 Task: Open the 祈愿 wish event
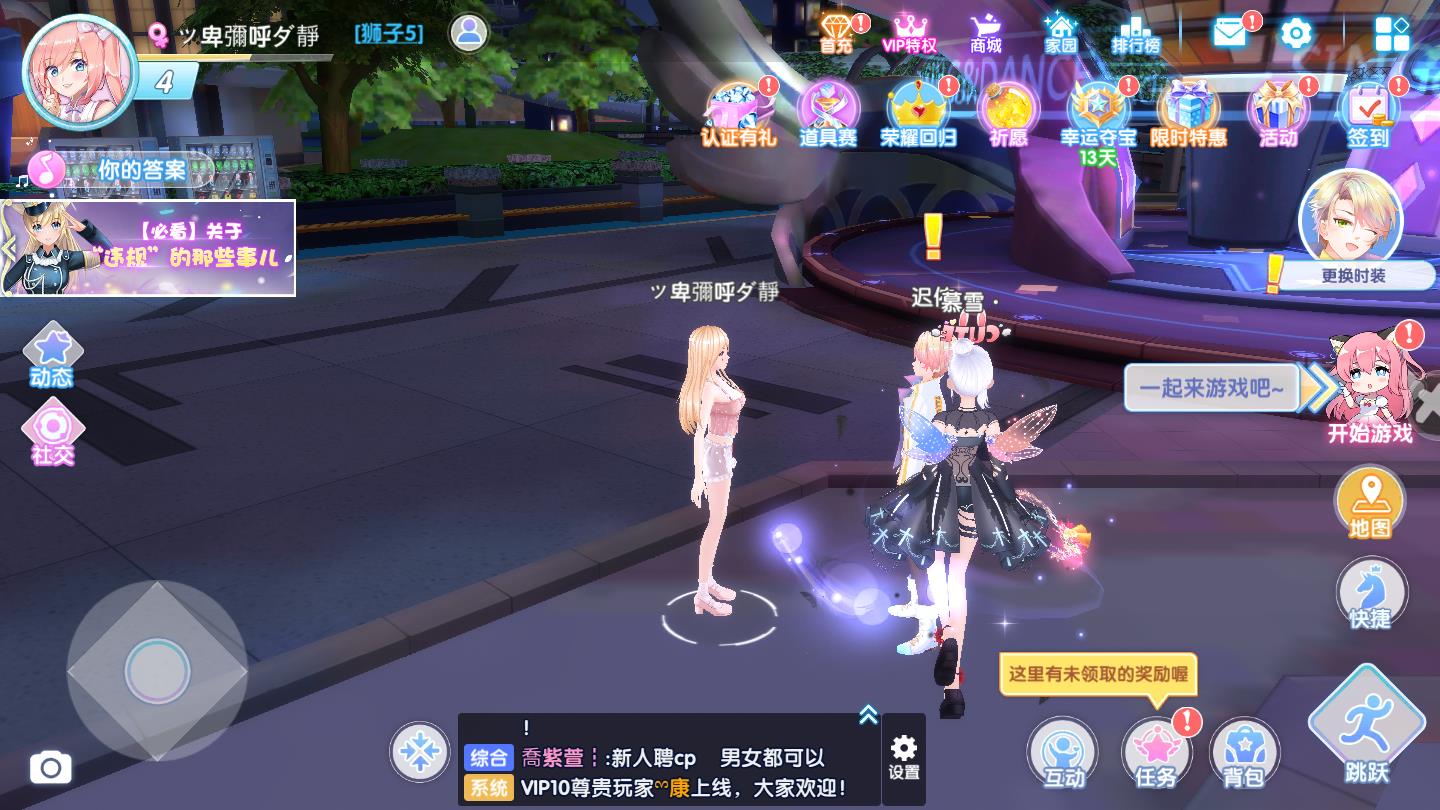click(x=1008, y=110)
